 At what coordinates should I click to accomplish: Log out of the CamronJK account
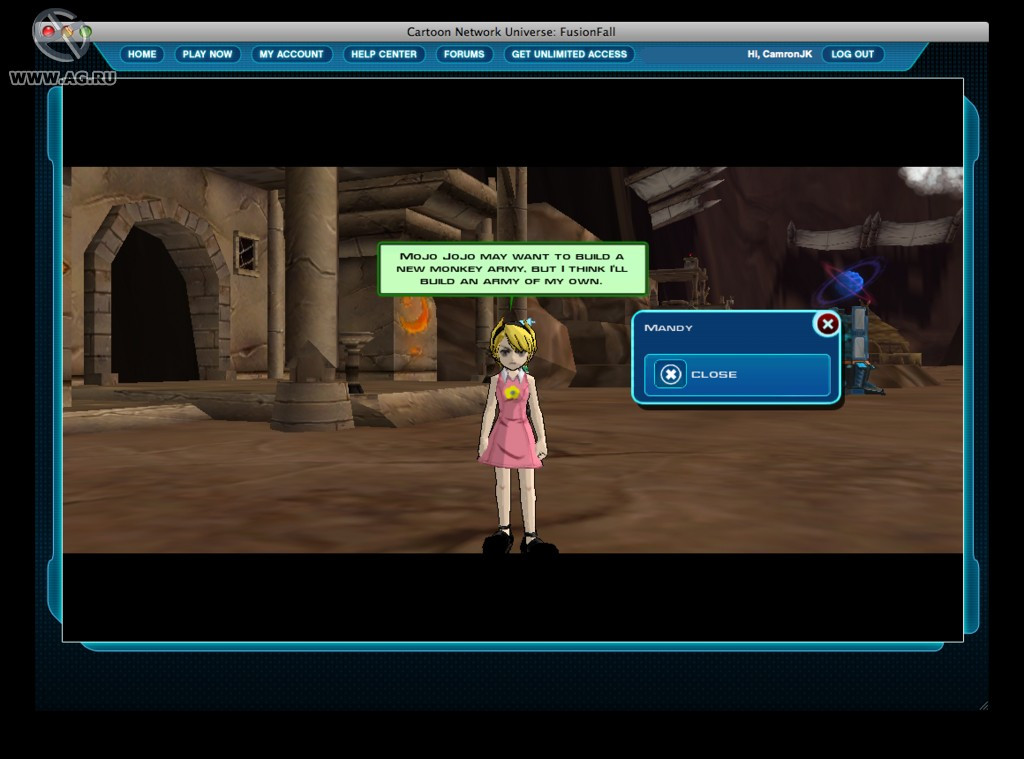pyautogui.click(x=852, y=54)
